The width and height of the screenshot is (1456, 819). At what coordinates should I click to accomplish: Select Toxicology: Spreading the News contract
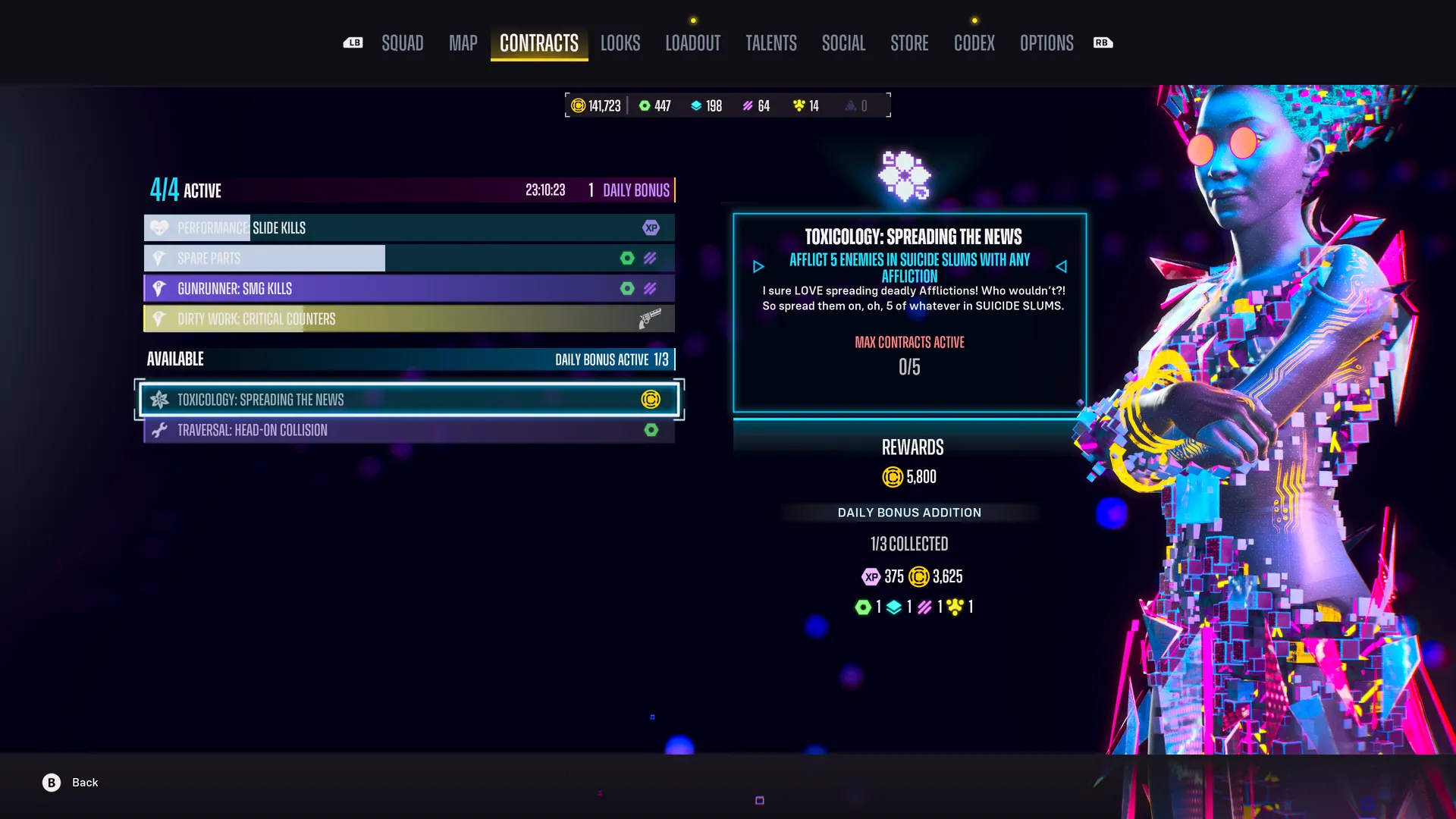(x=409, y=400)
